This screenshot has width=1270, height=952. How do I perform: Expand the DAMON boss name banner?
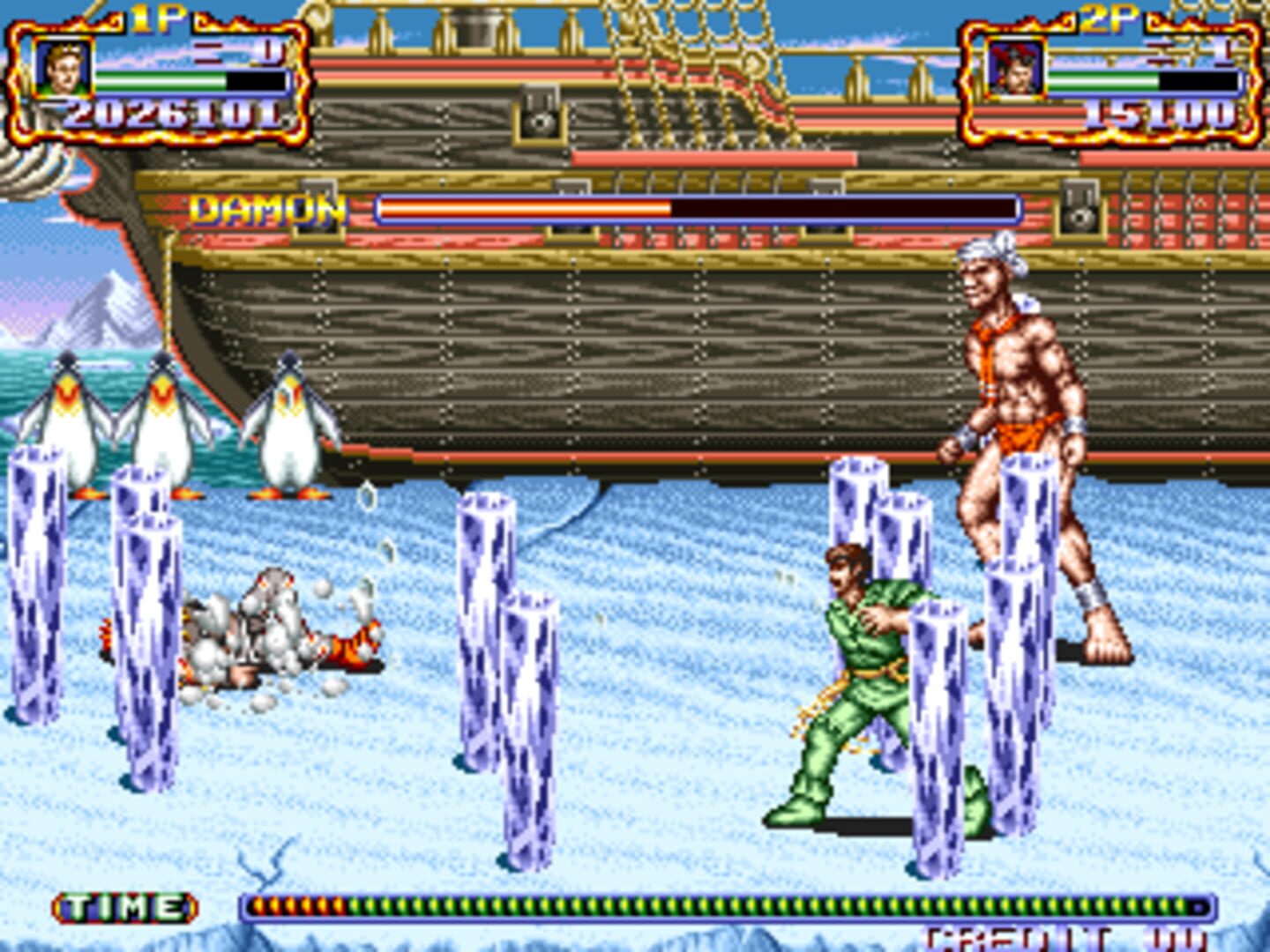[x=269, y=209]
